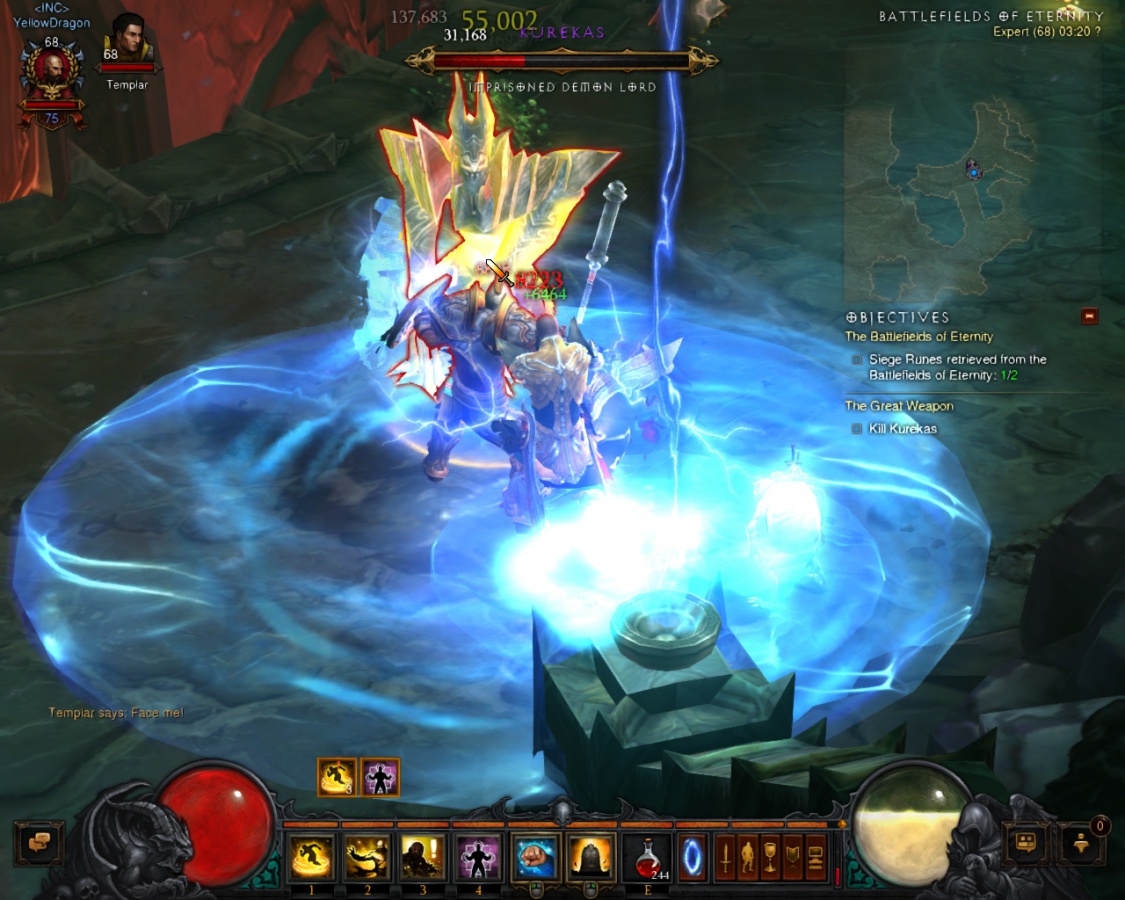The width and height of the screenshot is (1125, 900).
Task: Open the game menu computer icon
Action: click(816, 857)
